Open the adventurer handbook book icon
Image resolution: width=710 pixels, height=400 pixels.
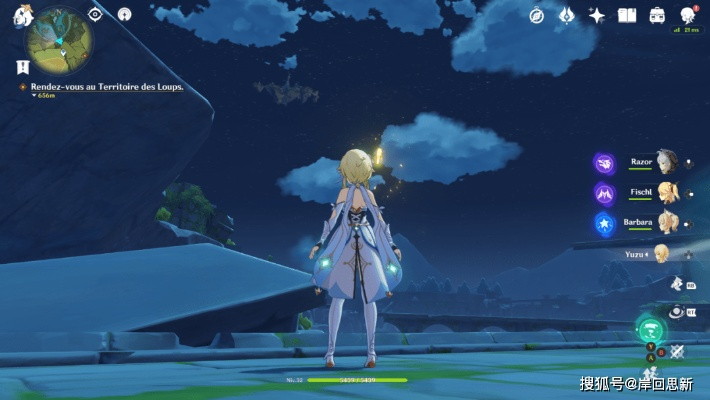pyautogui.click(x=627, y=15)
